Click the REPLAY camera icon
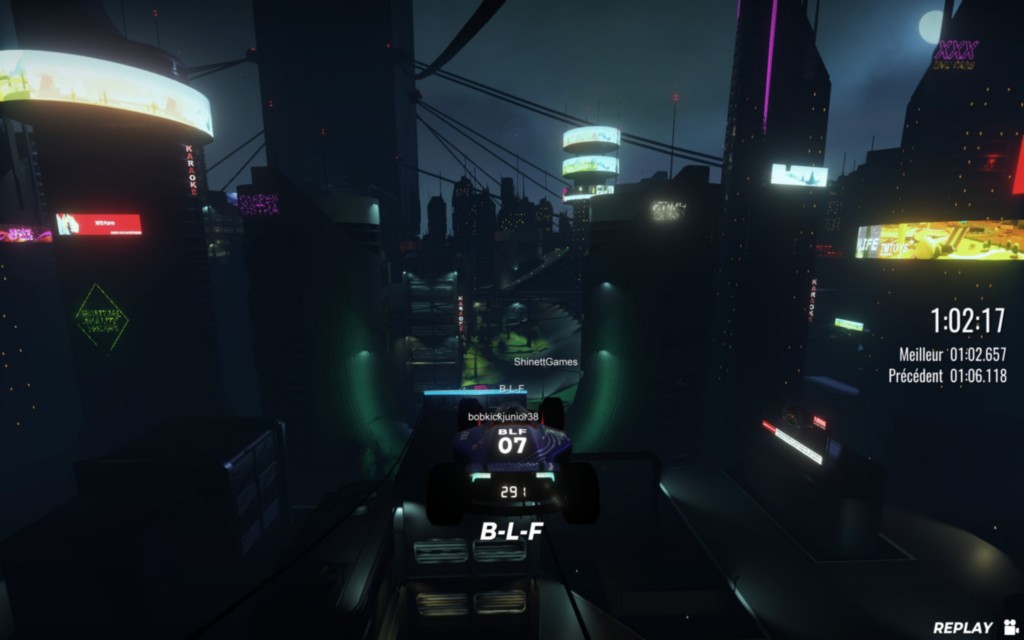The width and height of the screenshot is (1024, 640). (x=1009, y=627)
